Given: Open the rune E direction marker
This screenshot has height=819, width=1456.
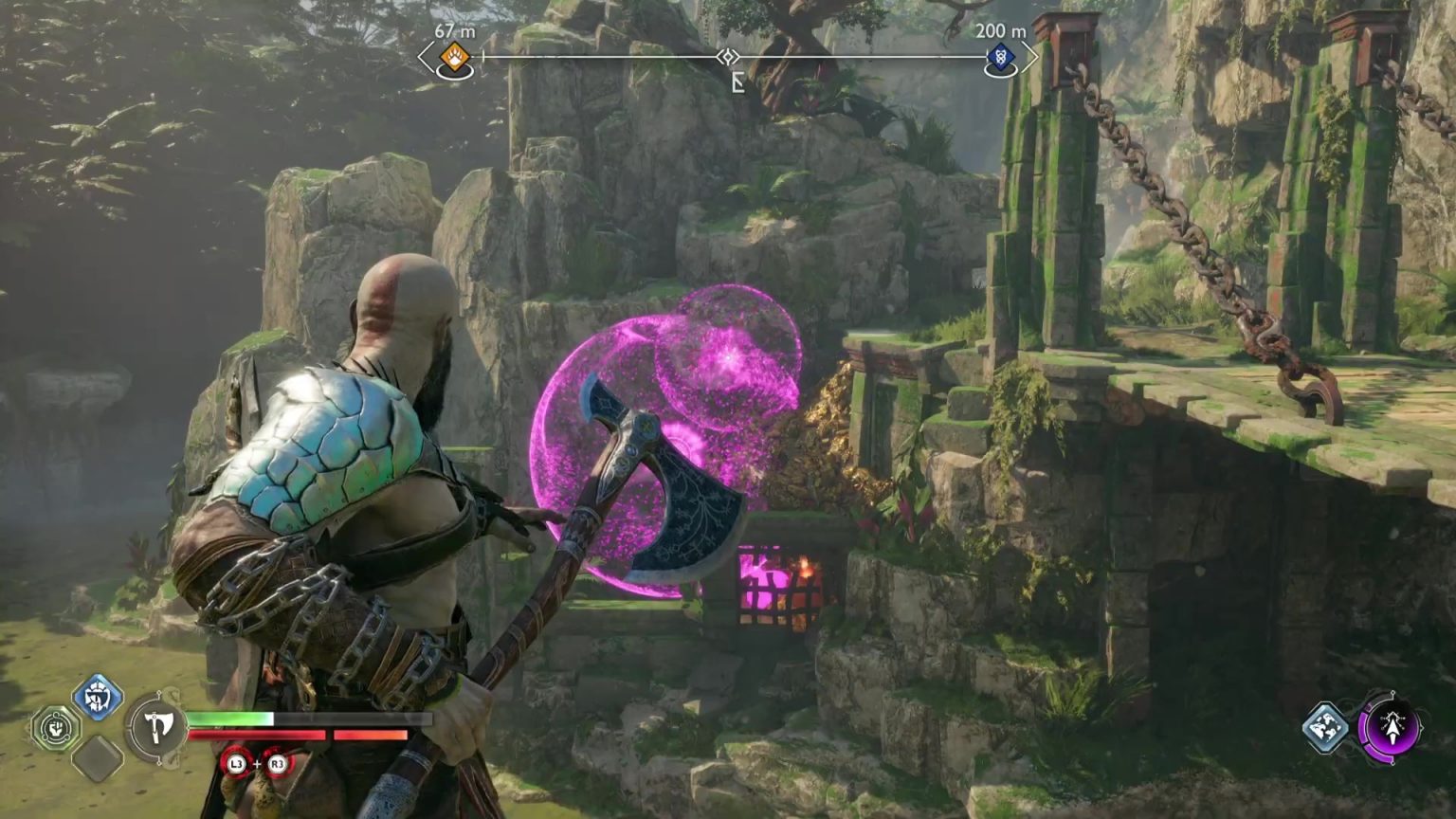Looking at the screenshot, I should pyautogui.click(x=738, y=82).
